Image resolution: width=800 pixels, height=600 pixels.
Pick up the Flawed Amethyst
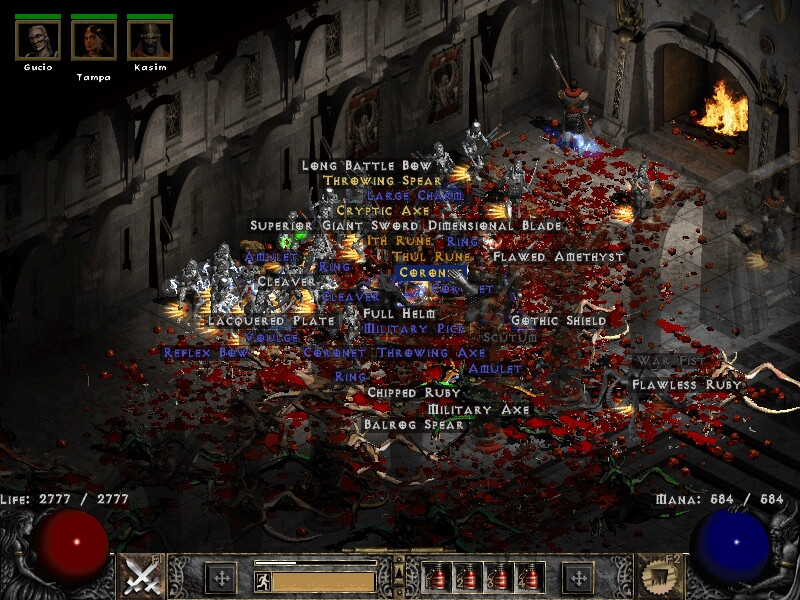558,257
